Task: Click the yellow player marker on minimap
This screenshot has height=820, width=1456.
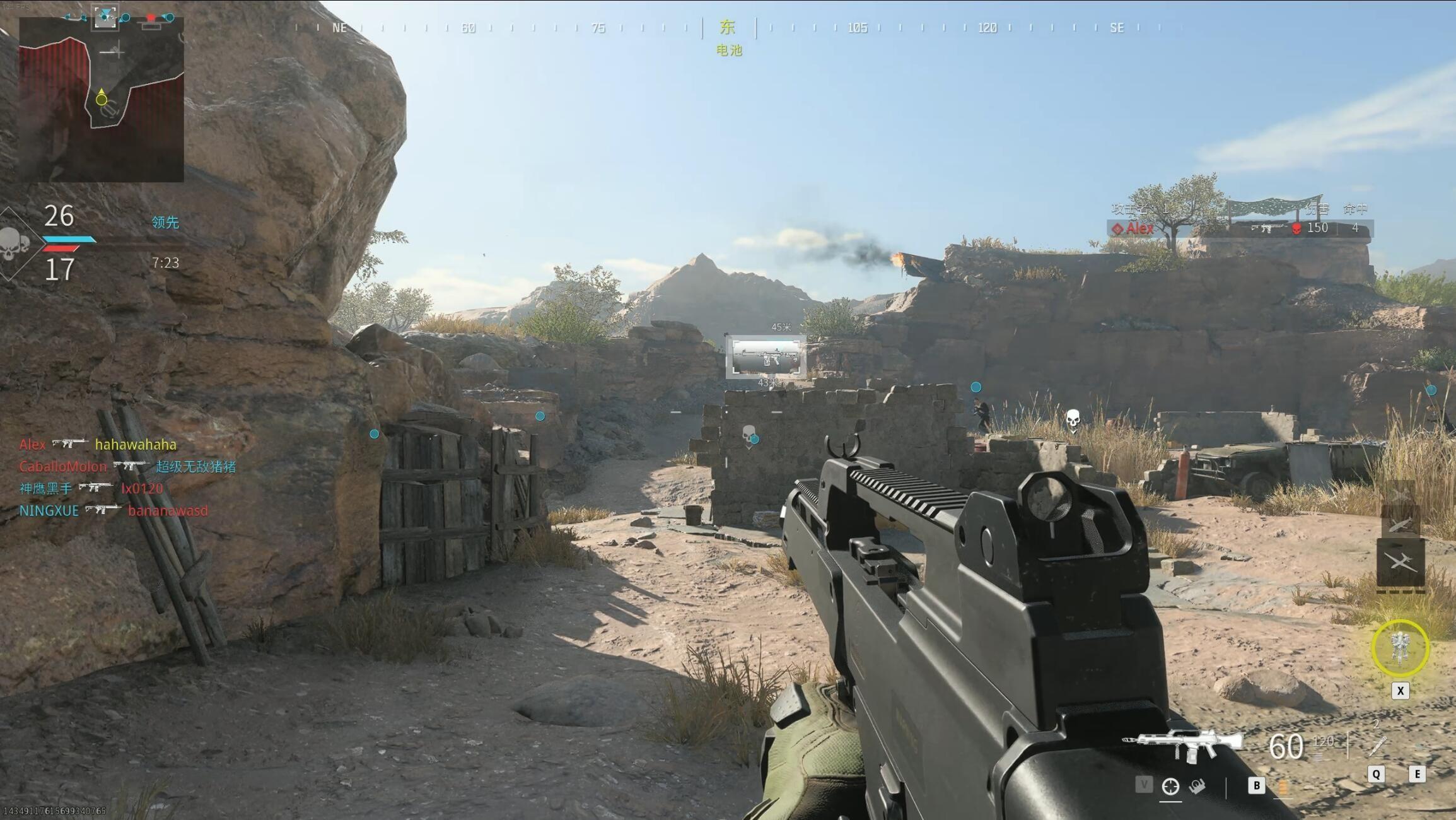Action: point(102,99)
